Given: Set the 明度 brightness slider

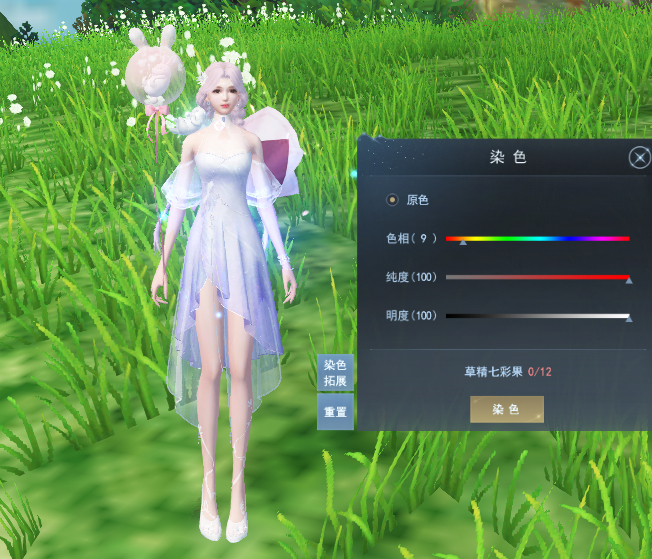Looking at the screenshot, I should tap(537, 316).
